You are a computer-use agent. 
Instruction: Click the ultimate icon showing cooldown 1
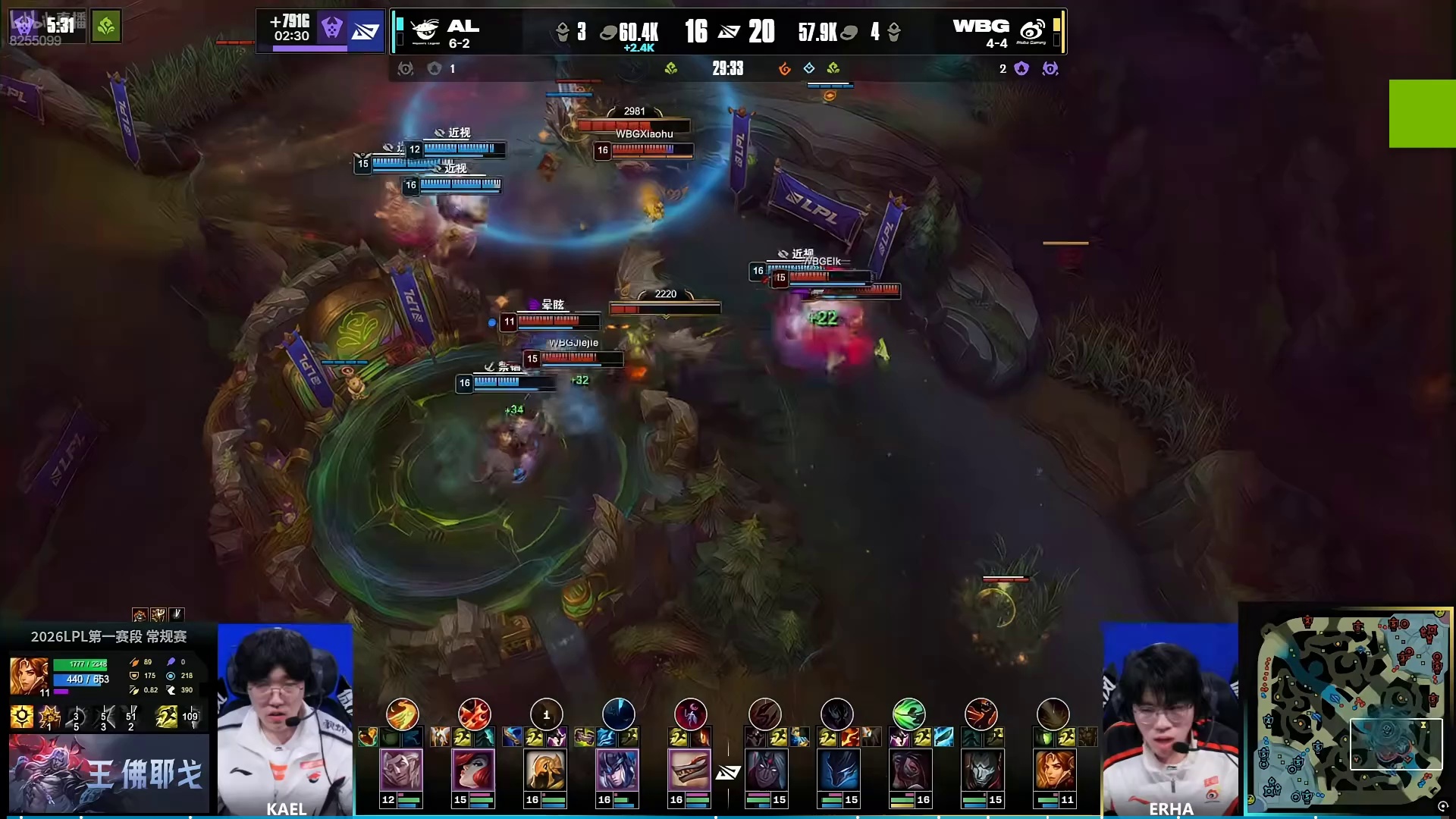point(546,714)
